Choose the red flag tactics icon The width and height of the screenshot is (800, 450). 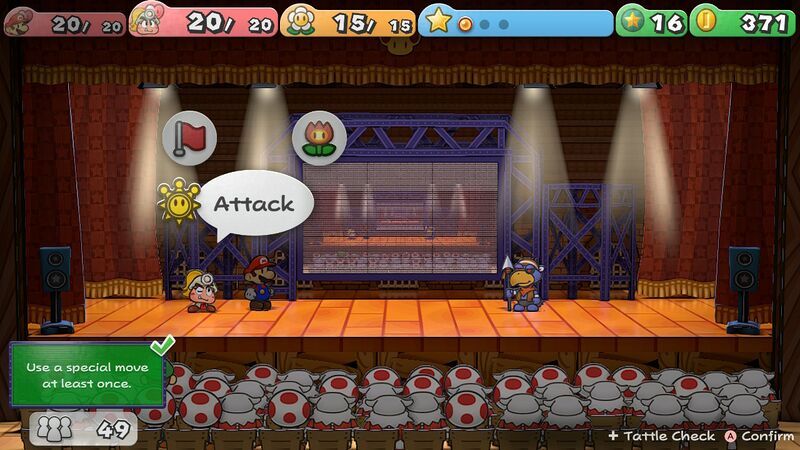coord(189,139)
